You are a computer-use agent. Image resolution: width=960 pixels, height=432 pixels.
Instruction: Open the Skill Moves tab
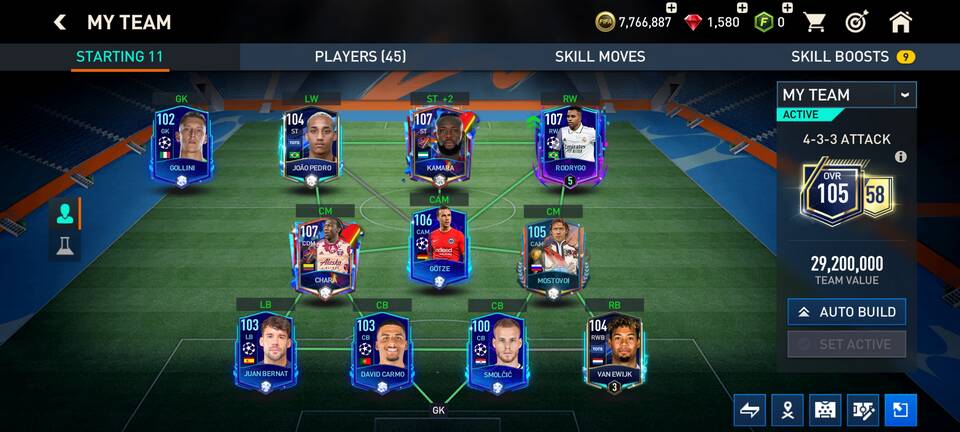pyautogui.click(x=600, y=57)
